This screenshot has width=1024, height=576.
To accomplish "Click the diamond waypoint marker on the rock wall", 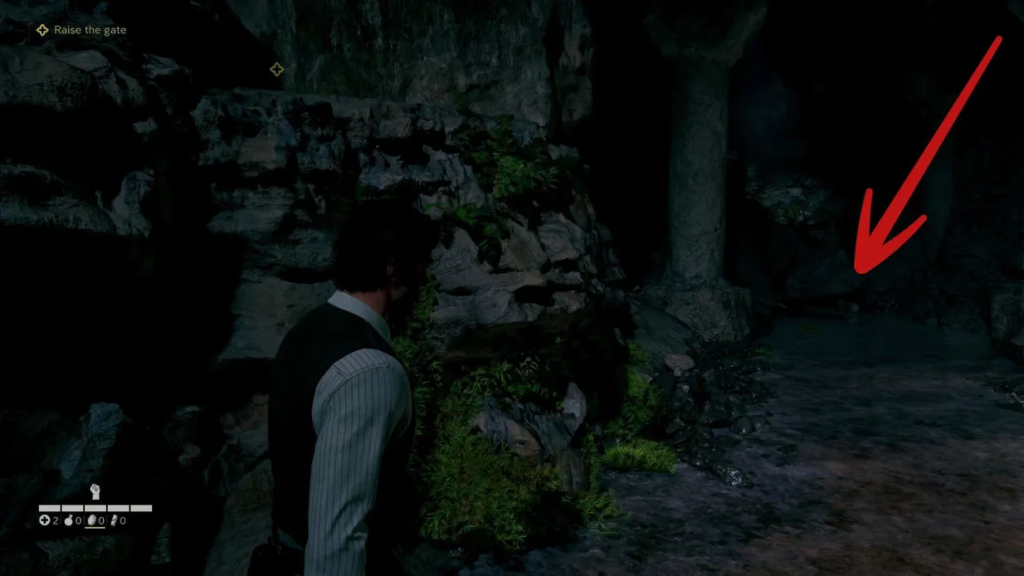I will point(277,69).
